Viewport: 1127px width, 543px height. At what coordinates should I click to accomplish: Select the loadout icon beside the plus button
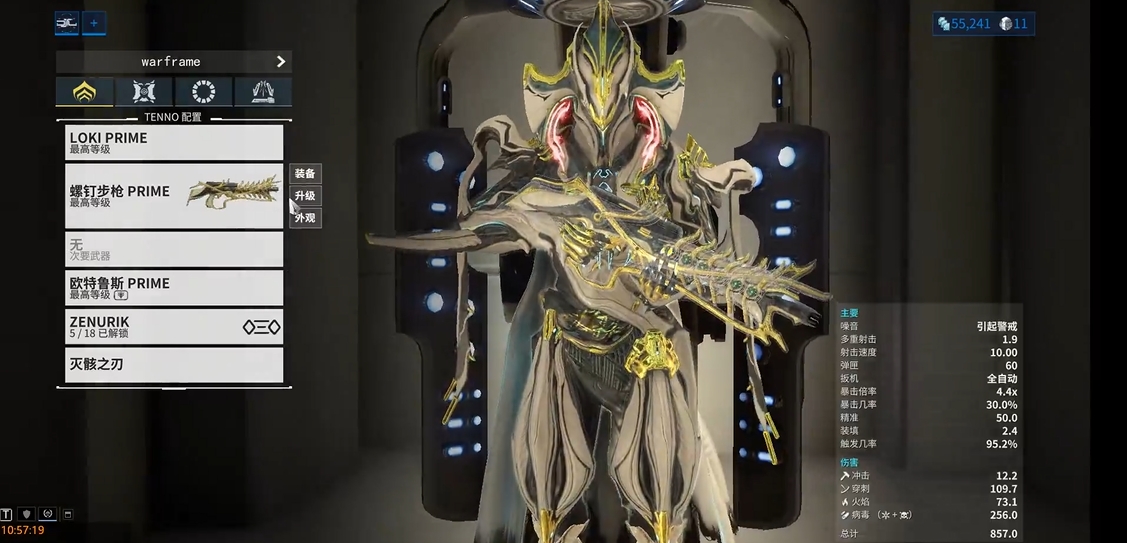pos(67,22)
